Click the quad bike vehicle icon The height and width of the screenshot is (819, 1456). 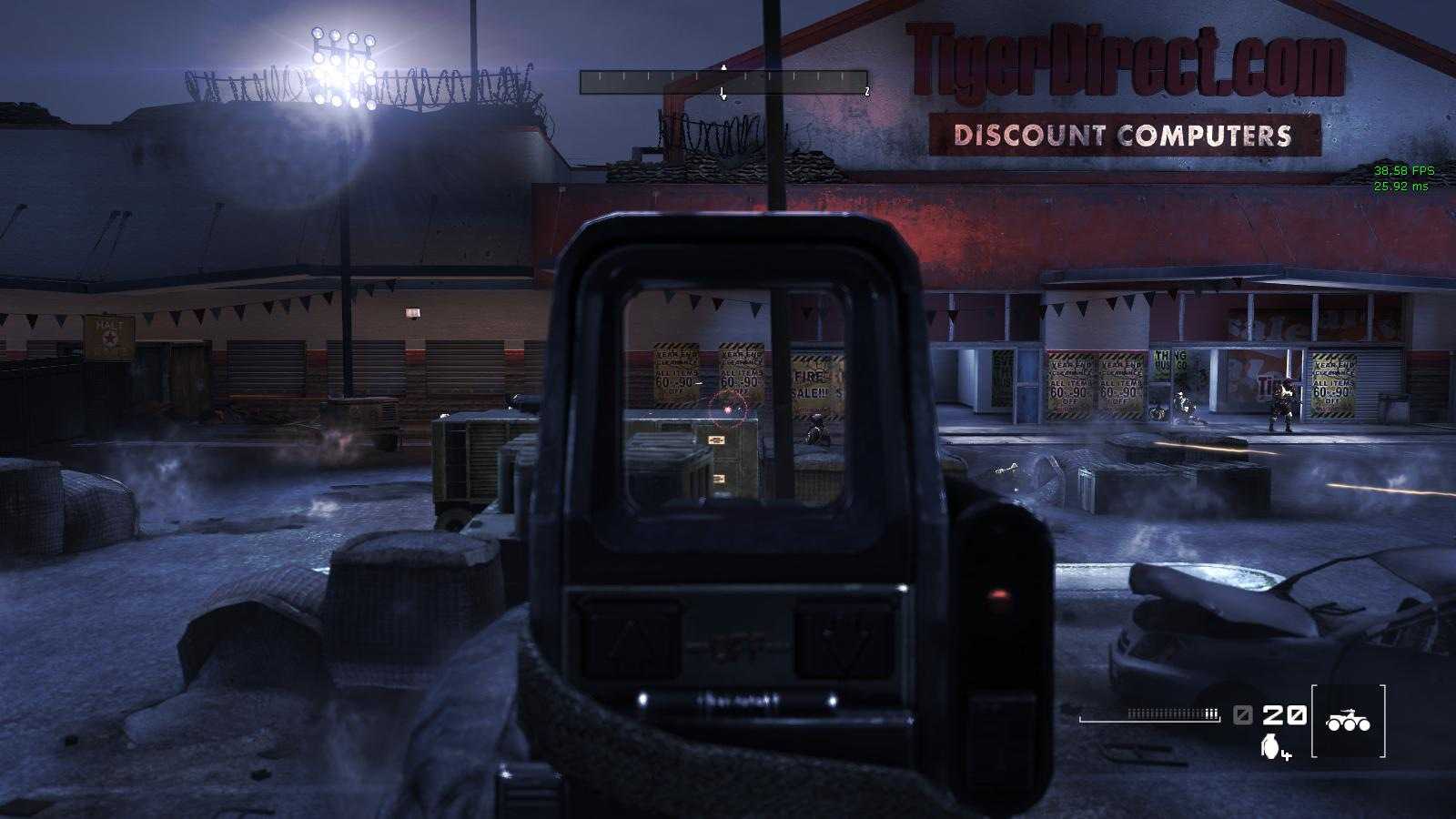[1350, 722]
